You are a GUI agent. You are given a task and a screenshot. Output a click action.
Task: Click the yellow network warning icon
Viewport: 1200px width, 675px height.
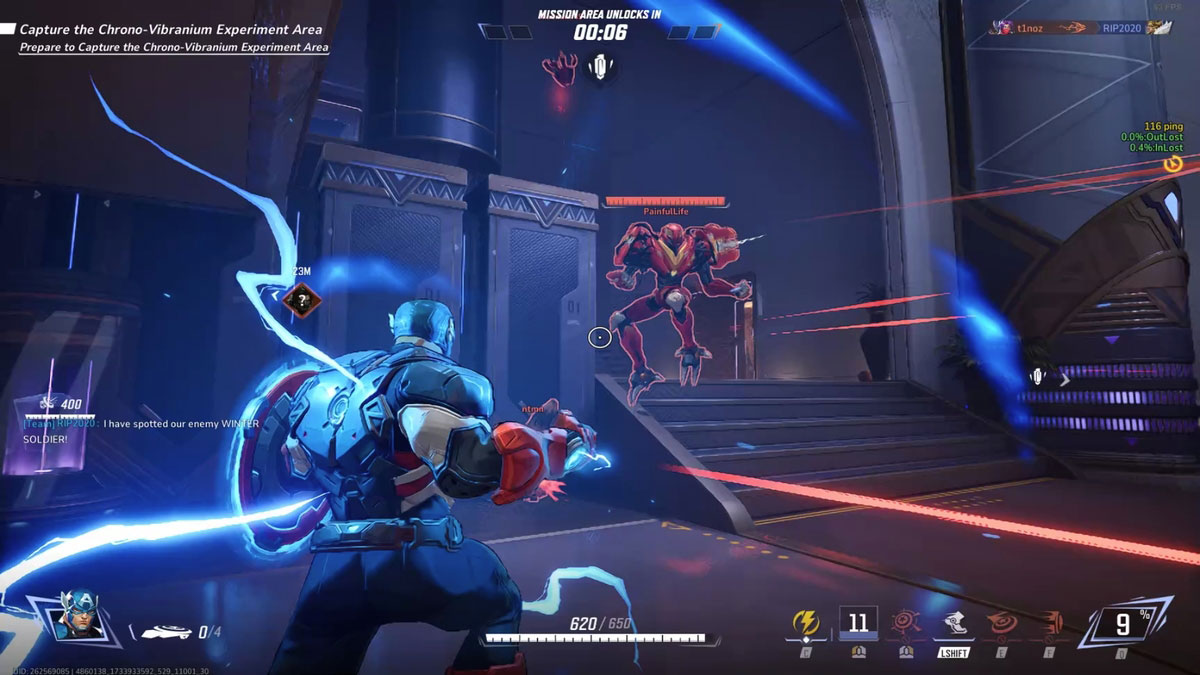click(1174, 163)
